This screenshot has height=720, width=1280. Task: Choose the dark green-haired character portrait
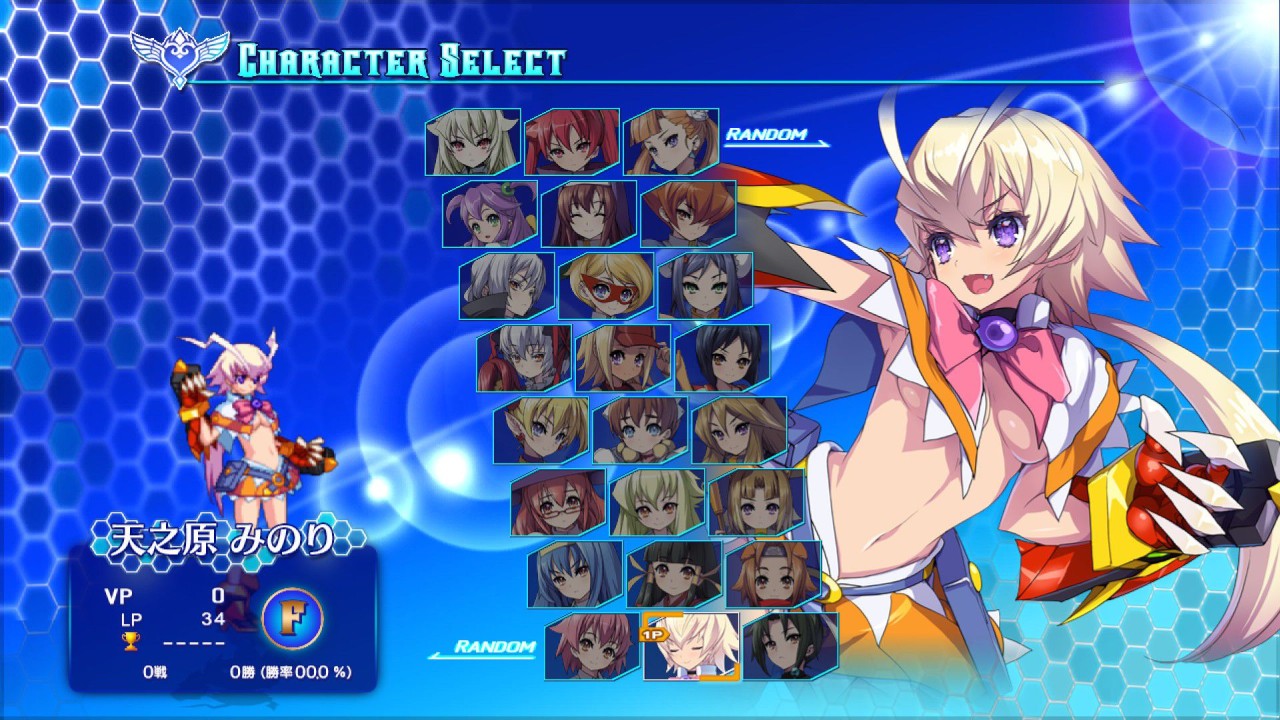pos(790,646)
